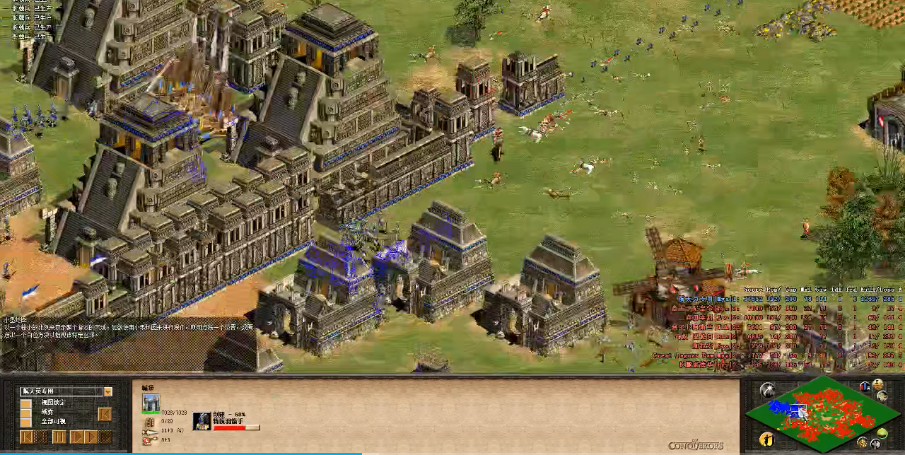The height and width of the screenshot is (455, 905).
Task: Activate the signal flare button beside the minimap
Action: pos(766,390)
